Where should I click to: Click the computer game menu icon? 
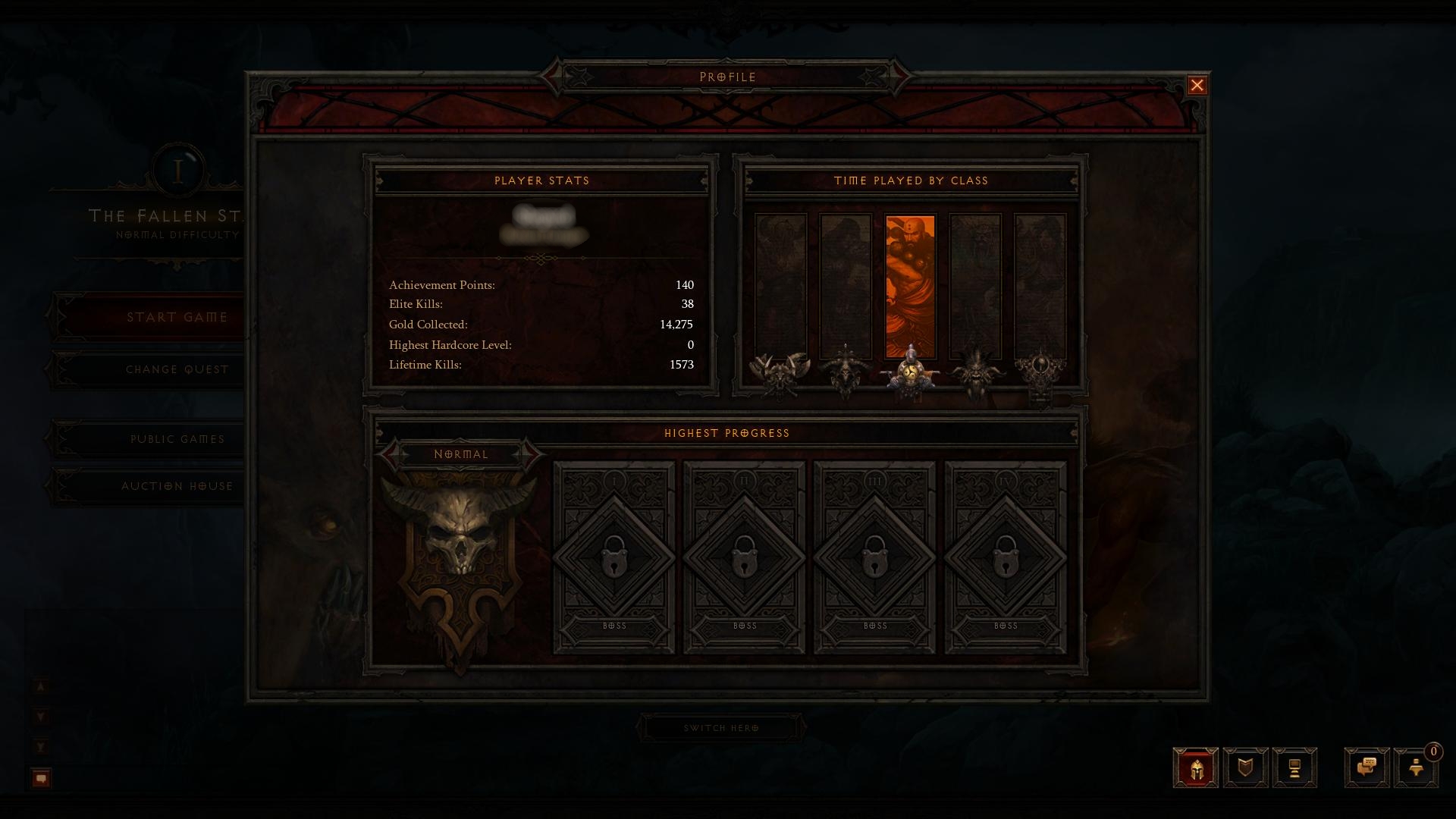[x=1294, y=768]
